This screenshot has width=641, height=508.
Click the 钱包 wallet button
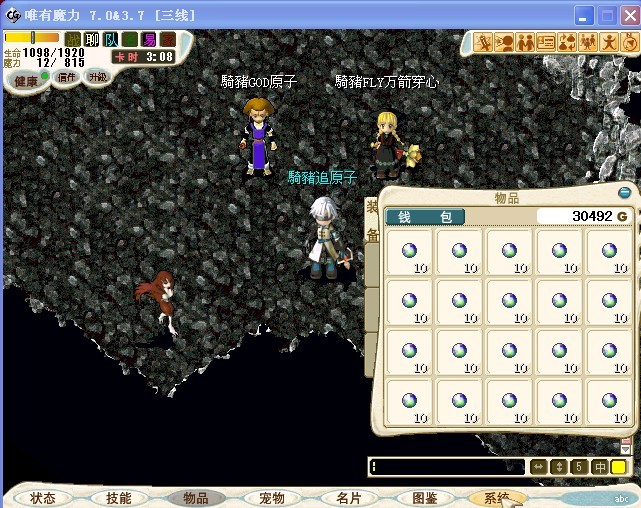425,217
